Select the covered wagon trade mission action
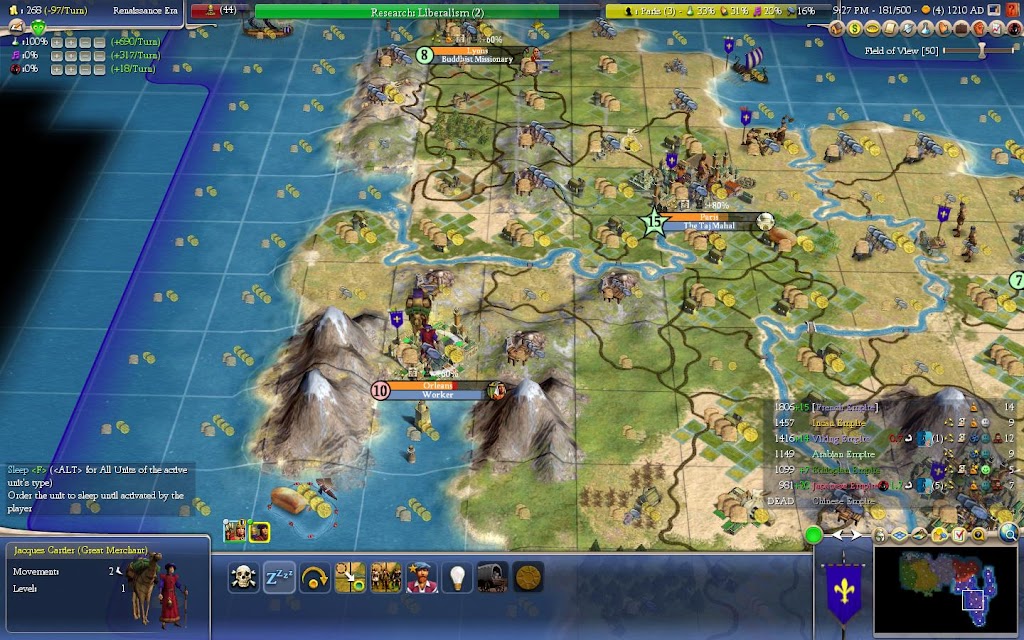This screenshot has width=1024, height=640. [493, 577]
